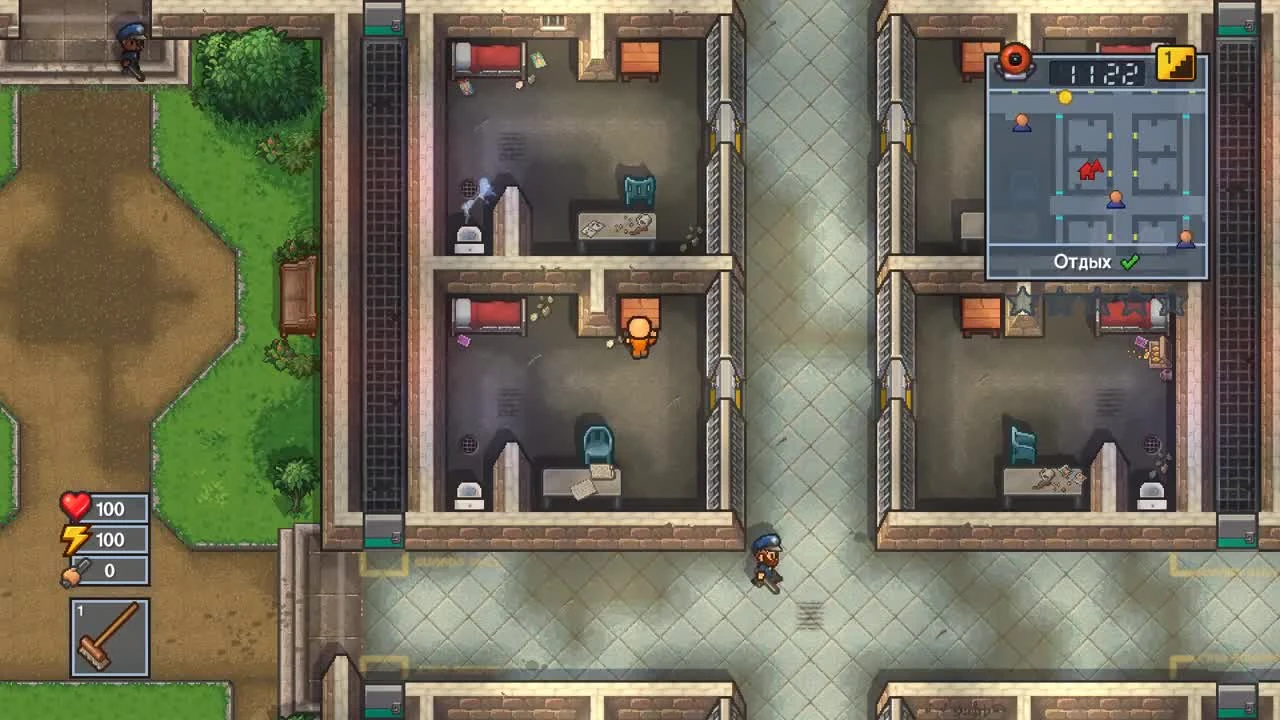Click the yellow coin marker on the minimap

1065,97
